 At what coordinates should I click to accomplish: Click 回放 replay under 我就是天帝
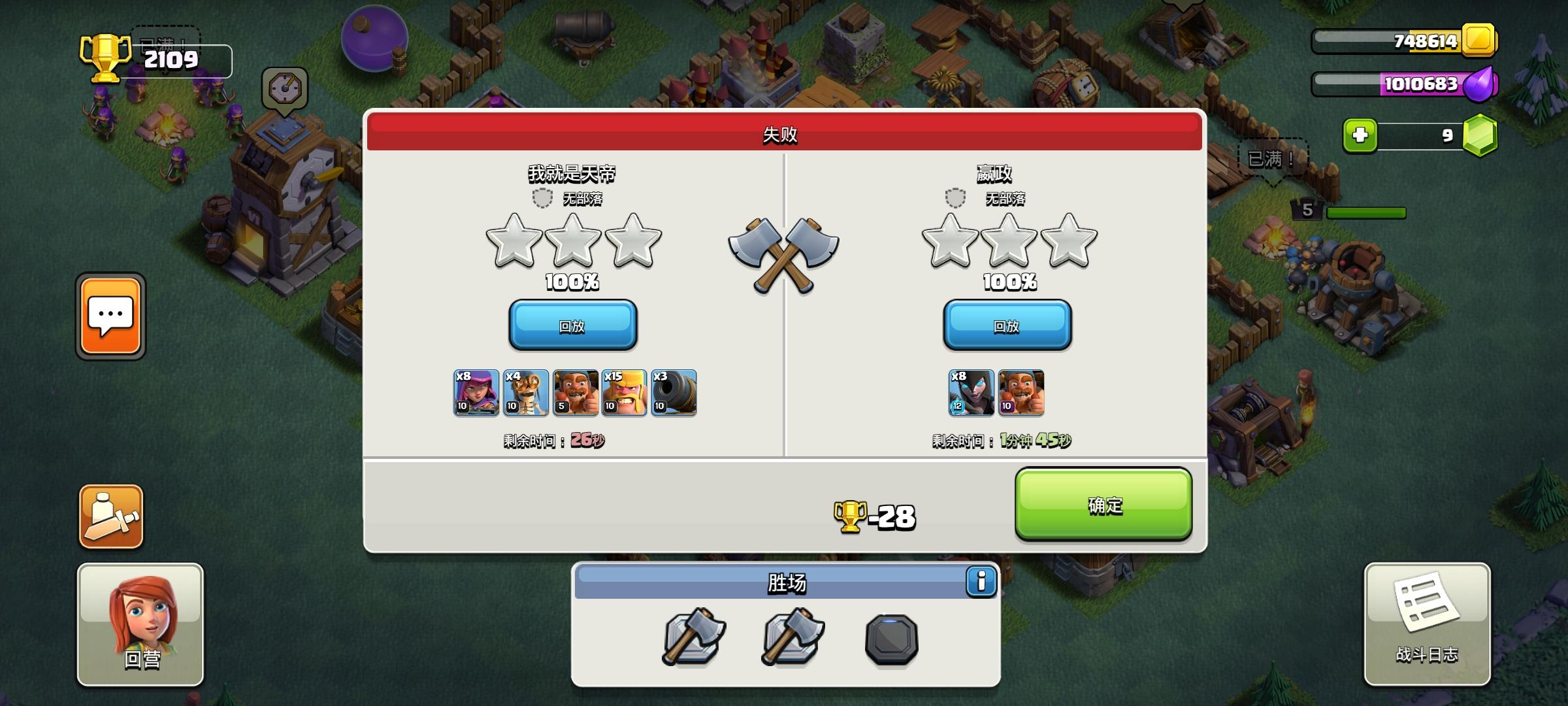572,325
